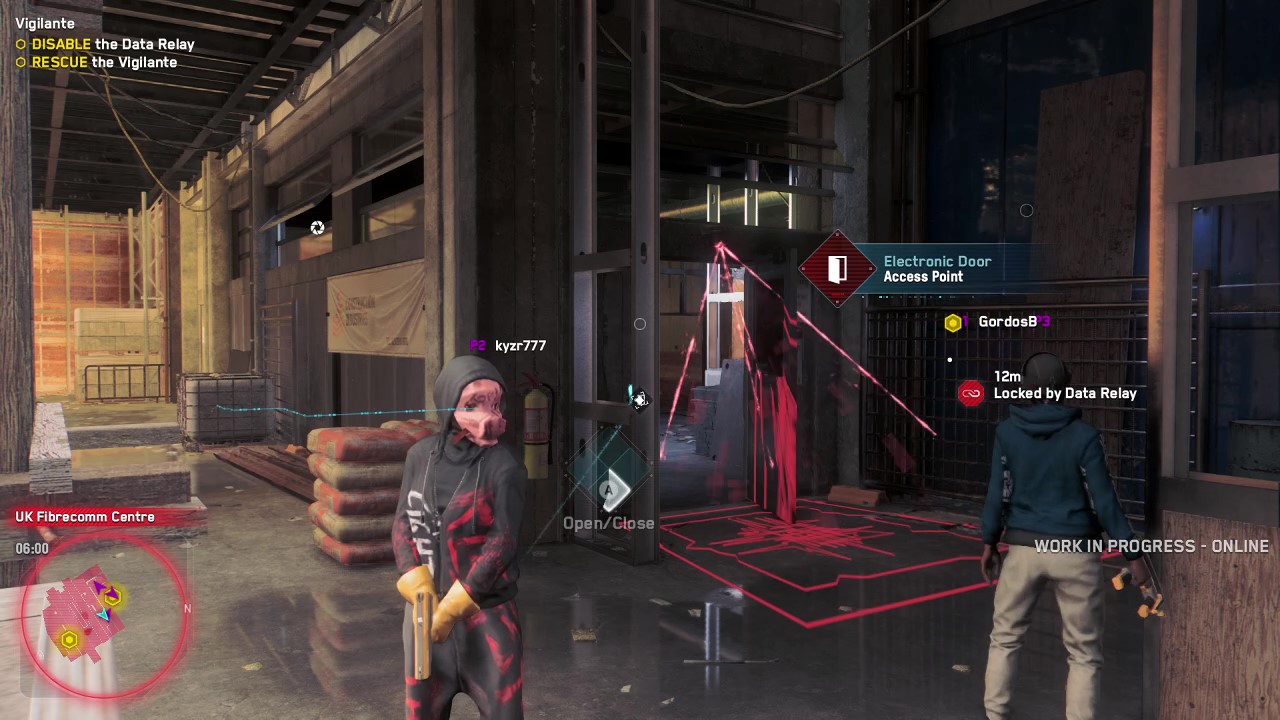Click the UK Fibrecomm Centre location label
The height and width of the screenshot is (720, 1280).
pos(85,517)
